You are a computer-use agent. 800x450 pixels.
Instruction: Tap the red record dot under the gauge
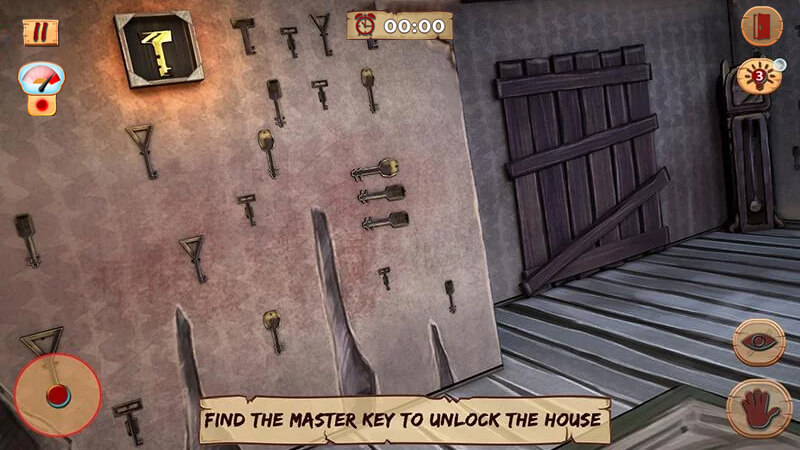(x=42, y=104)
